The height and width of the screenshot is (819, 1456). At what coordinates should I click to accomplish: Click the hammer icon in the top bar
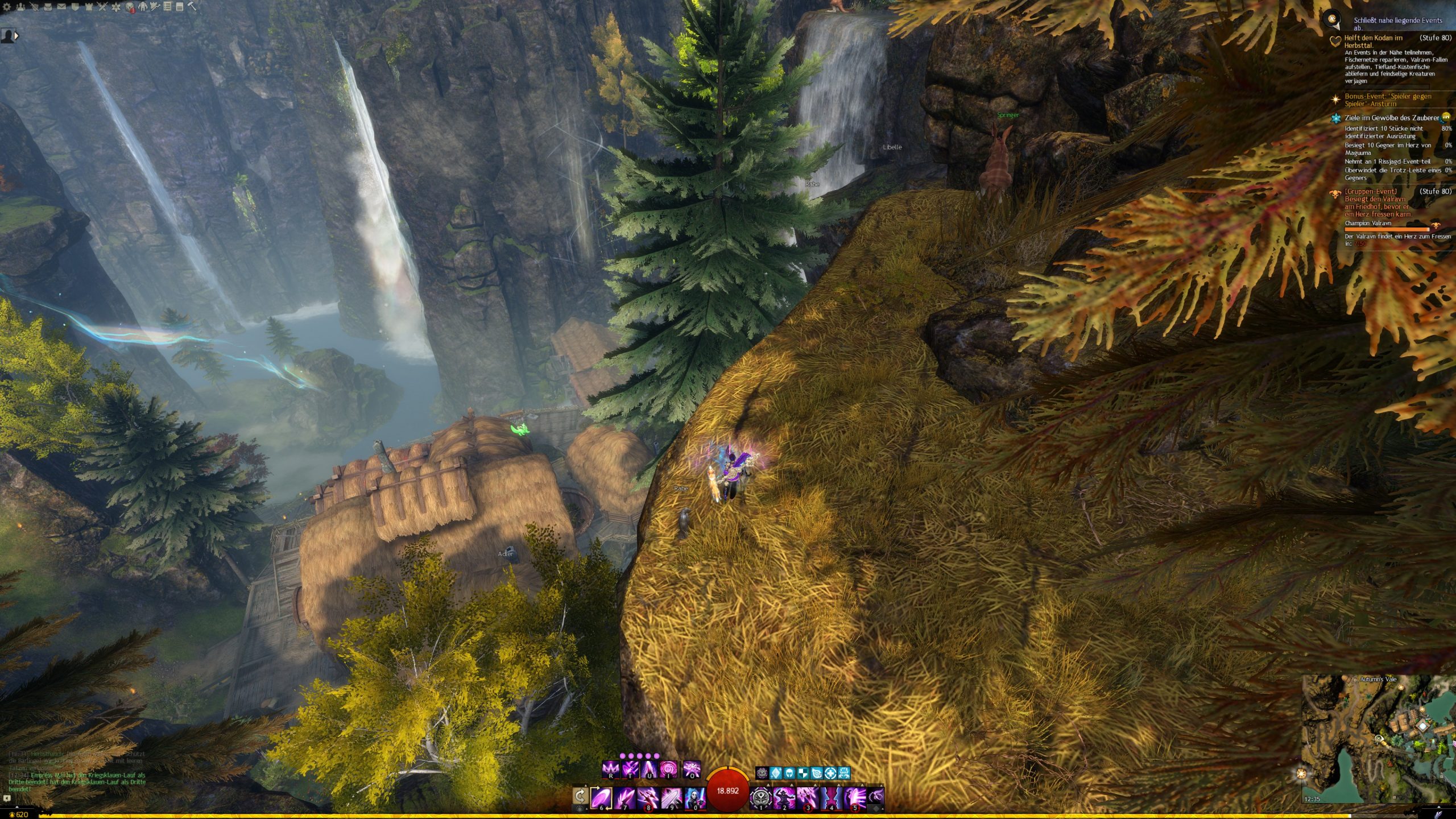click(192, 7)
